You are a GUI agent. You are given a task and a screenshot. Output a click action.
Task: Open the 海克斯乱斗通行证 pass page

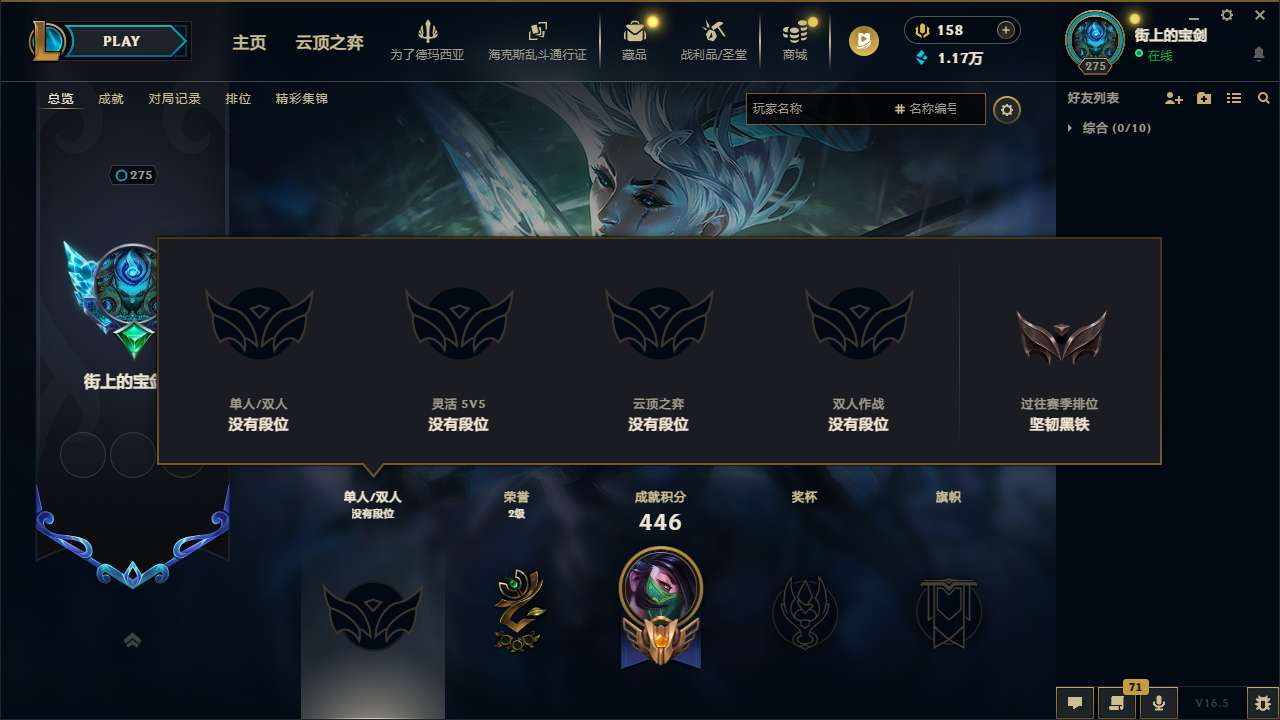(x=540, y=42)
